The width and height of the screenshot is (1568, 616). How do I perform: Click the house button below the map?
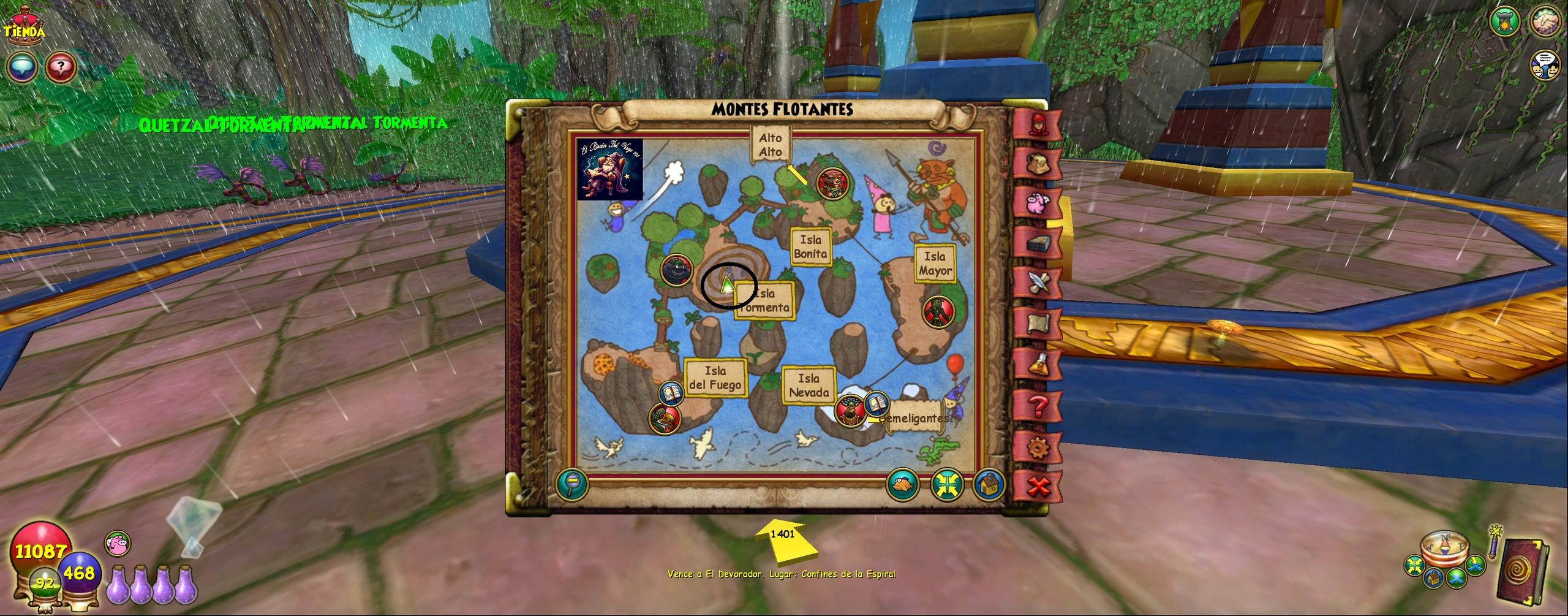coord(987,485)
